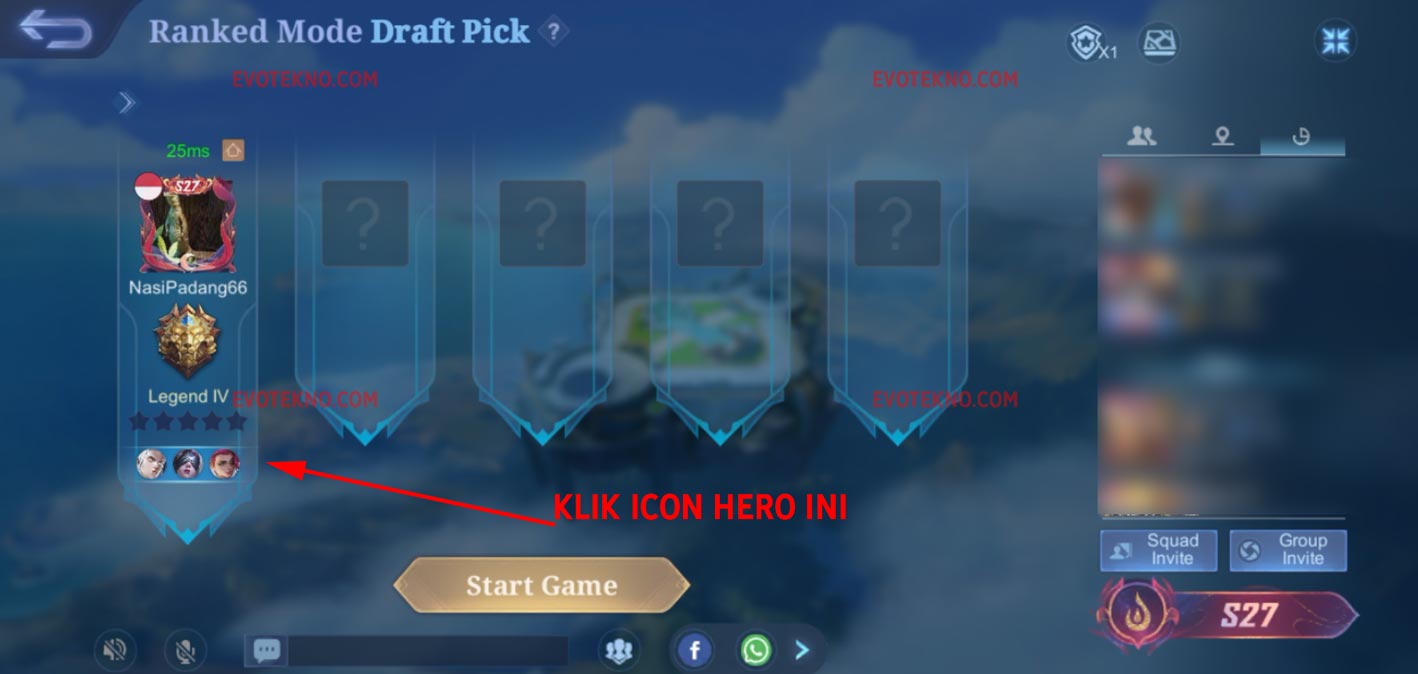This screenshot has height=674, width=1418.
Task: Toggle the muted microphone icon
Action: click(x=184, y=651)
